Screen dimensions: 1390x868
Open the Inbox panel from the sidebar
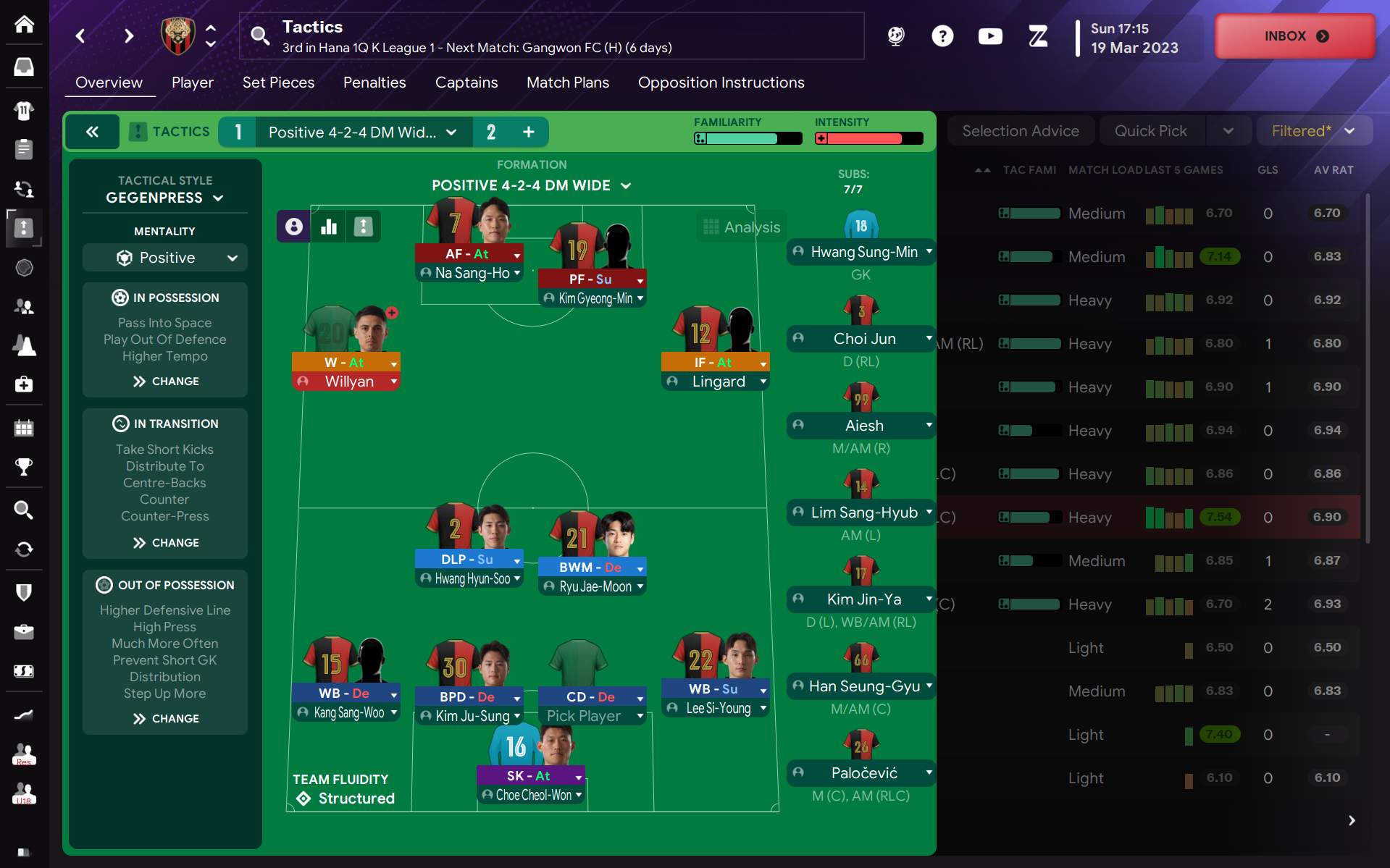point(24,67)
